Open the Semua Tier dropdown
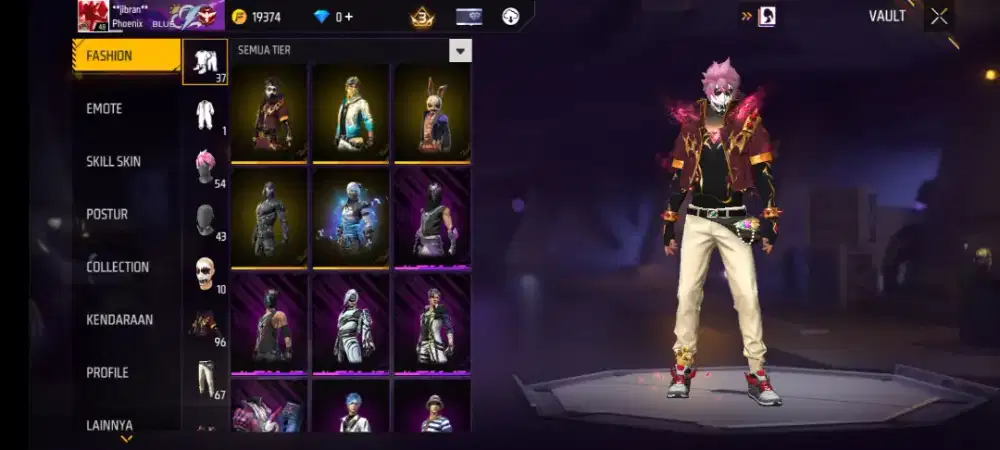Viewport: 1000px width, 450px height. pyautogui.click(x=460, y=51)
